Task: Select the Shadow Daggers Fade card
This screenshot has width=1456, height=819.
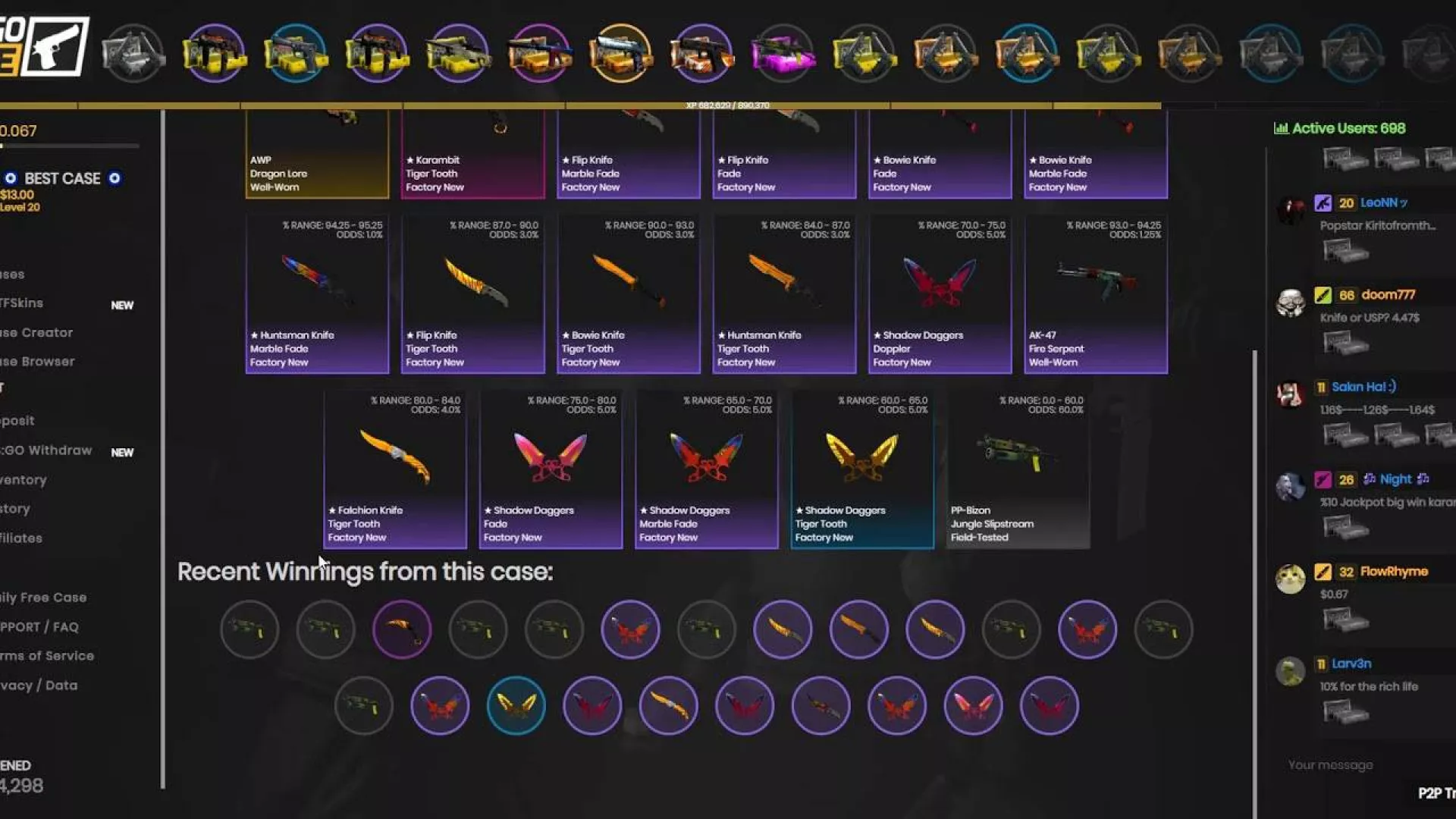Action: 551,469
